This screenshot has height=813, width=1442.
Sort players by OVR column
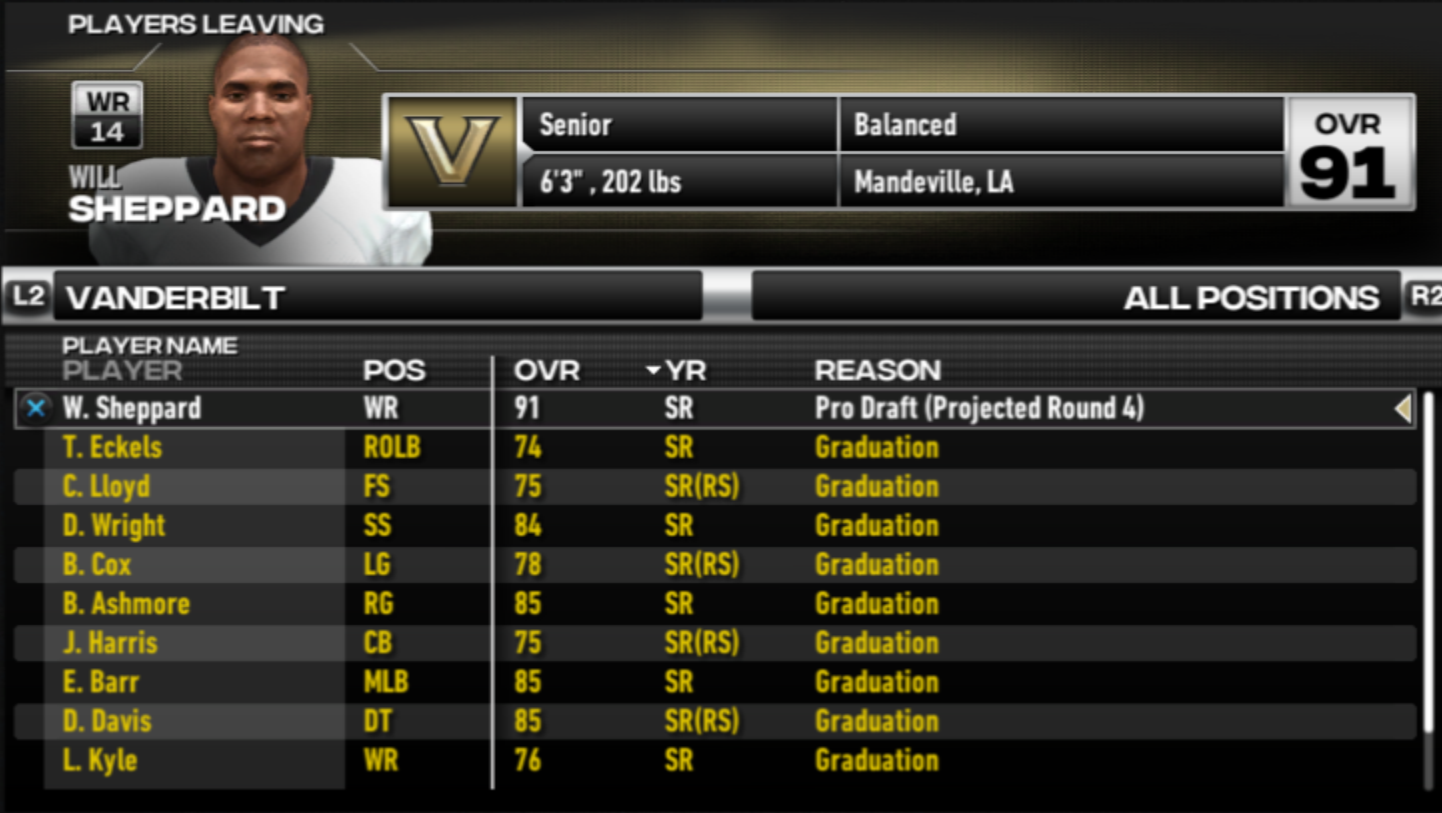point(546,371)
